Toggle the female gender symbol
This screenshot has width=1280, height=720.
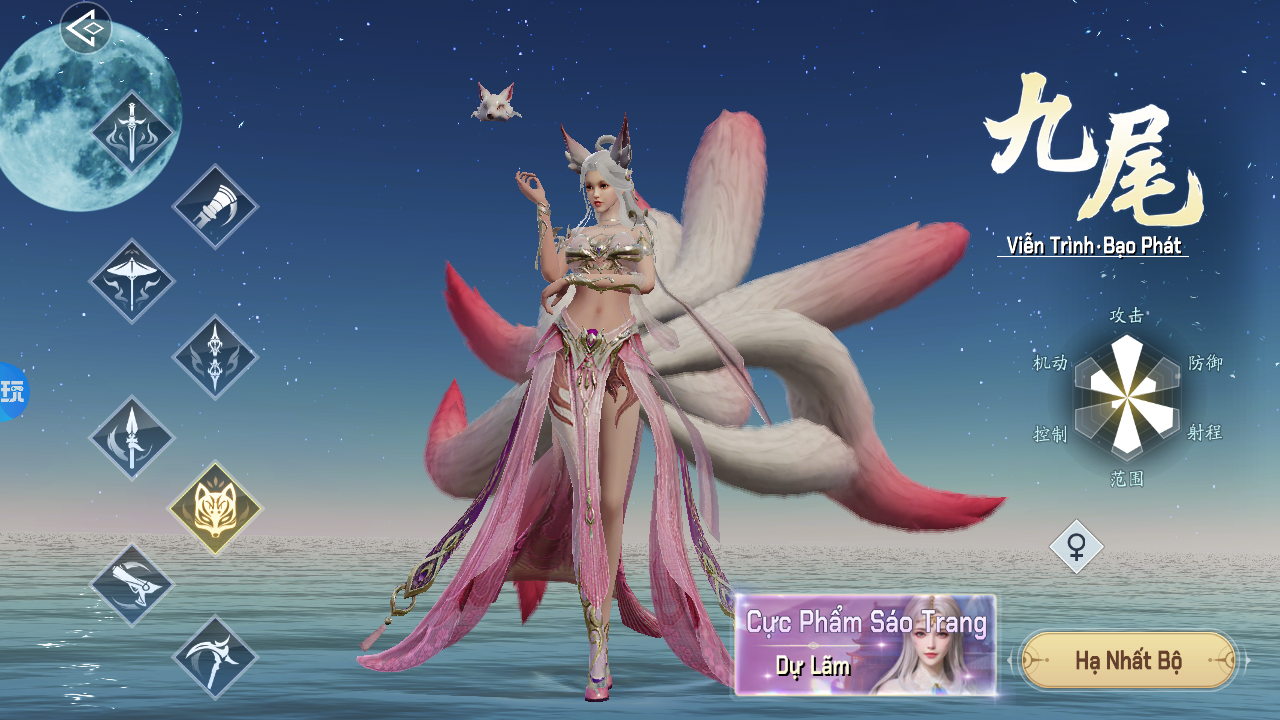[x=1077, y=547]
